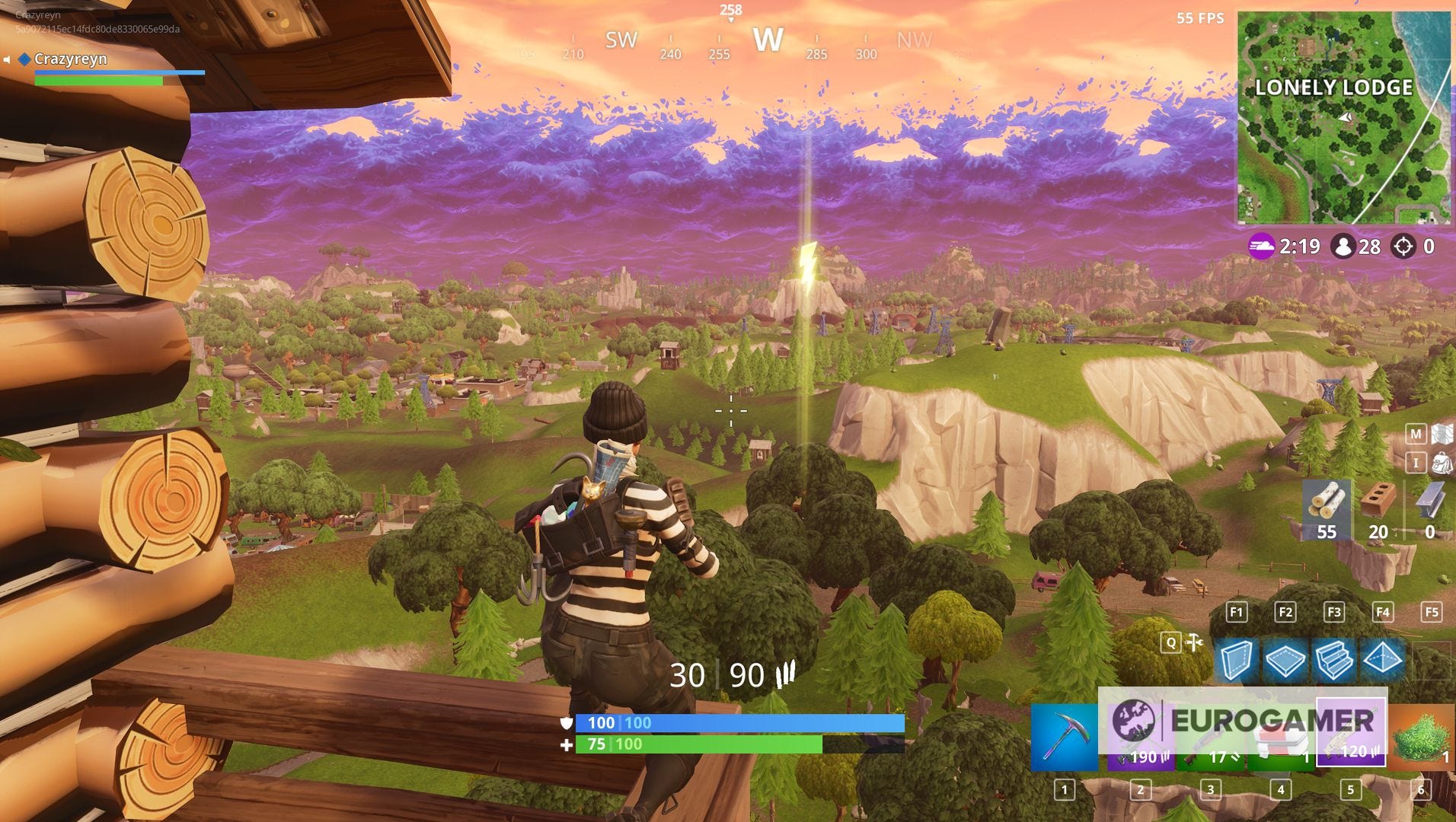Toggle the trap slot beside Q
The width and height of the screenshot is (1456, 822).
1193,642
